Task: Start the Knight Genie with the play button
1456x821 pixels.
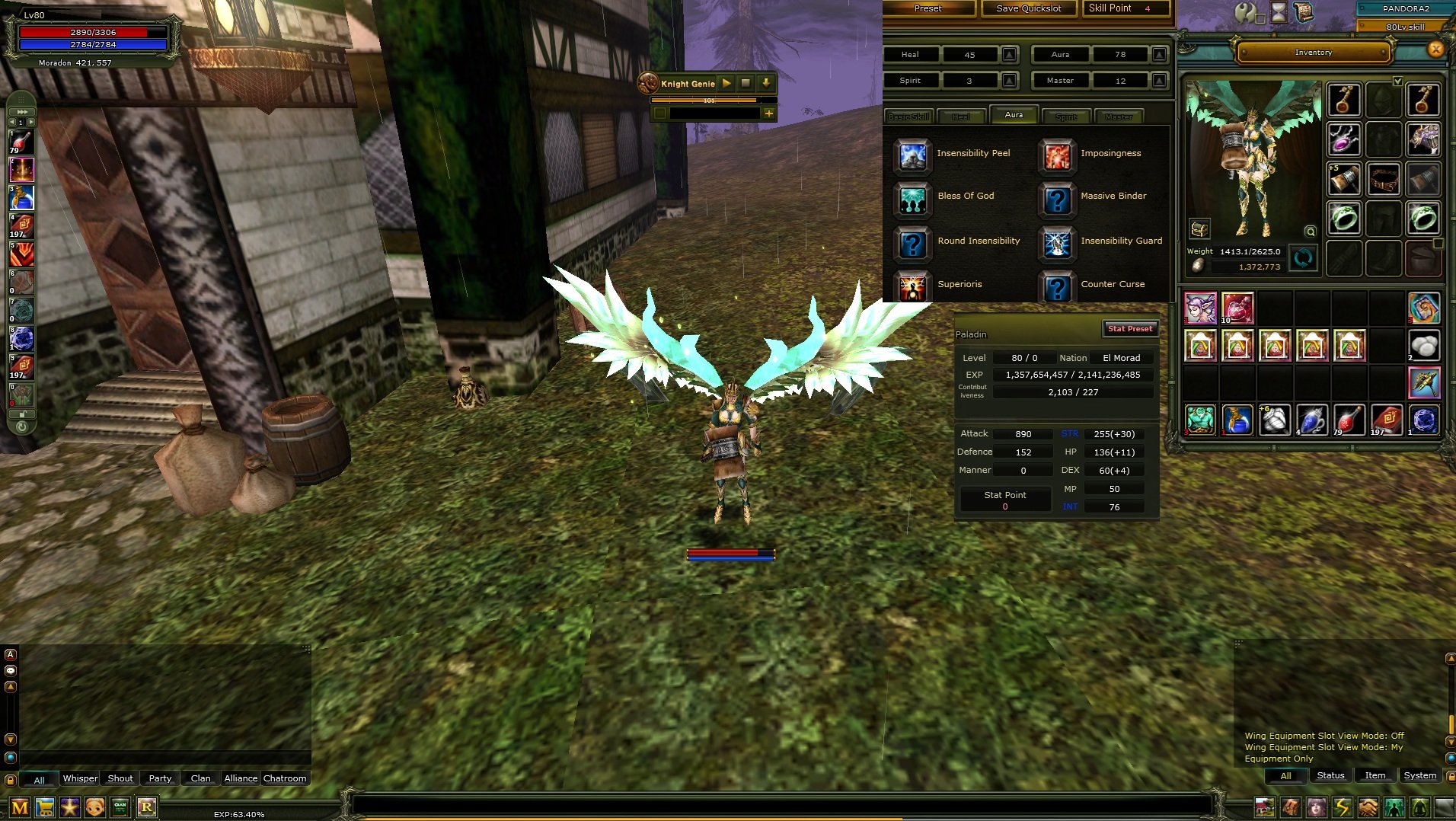Action: (x=727, y=84)
